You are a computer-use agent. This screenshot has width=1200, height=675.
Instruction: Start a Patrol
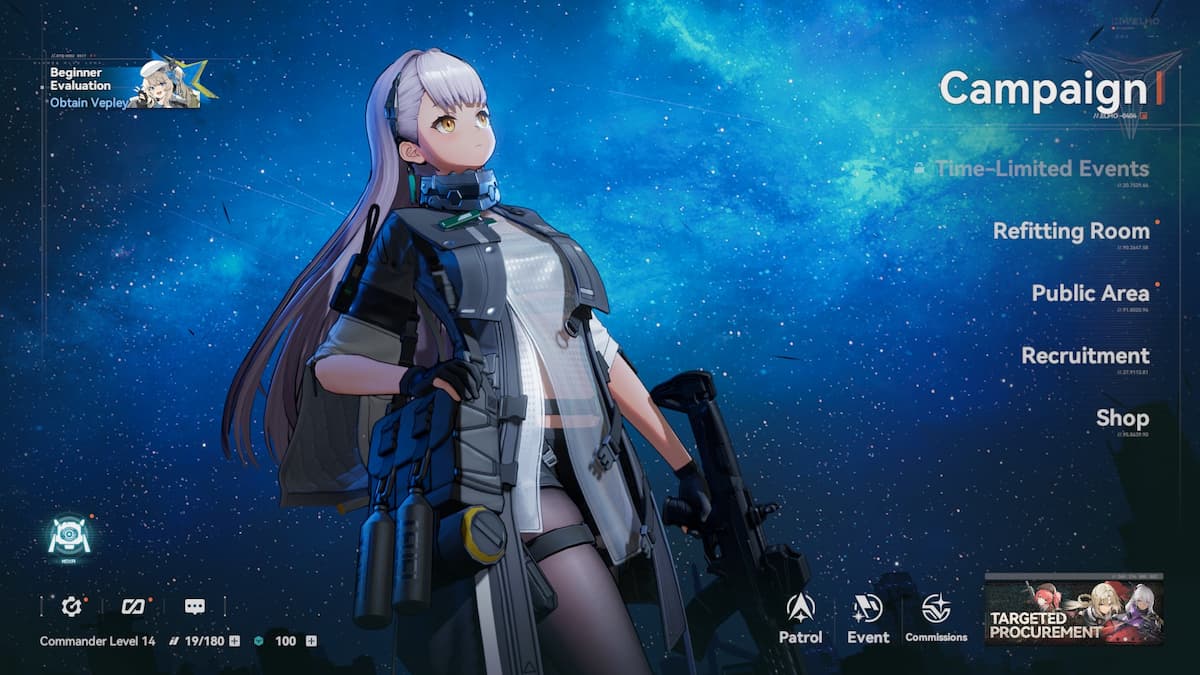click(x=800, y=617)
